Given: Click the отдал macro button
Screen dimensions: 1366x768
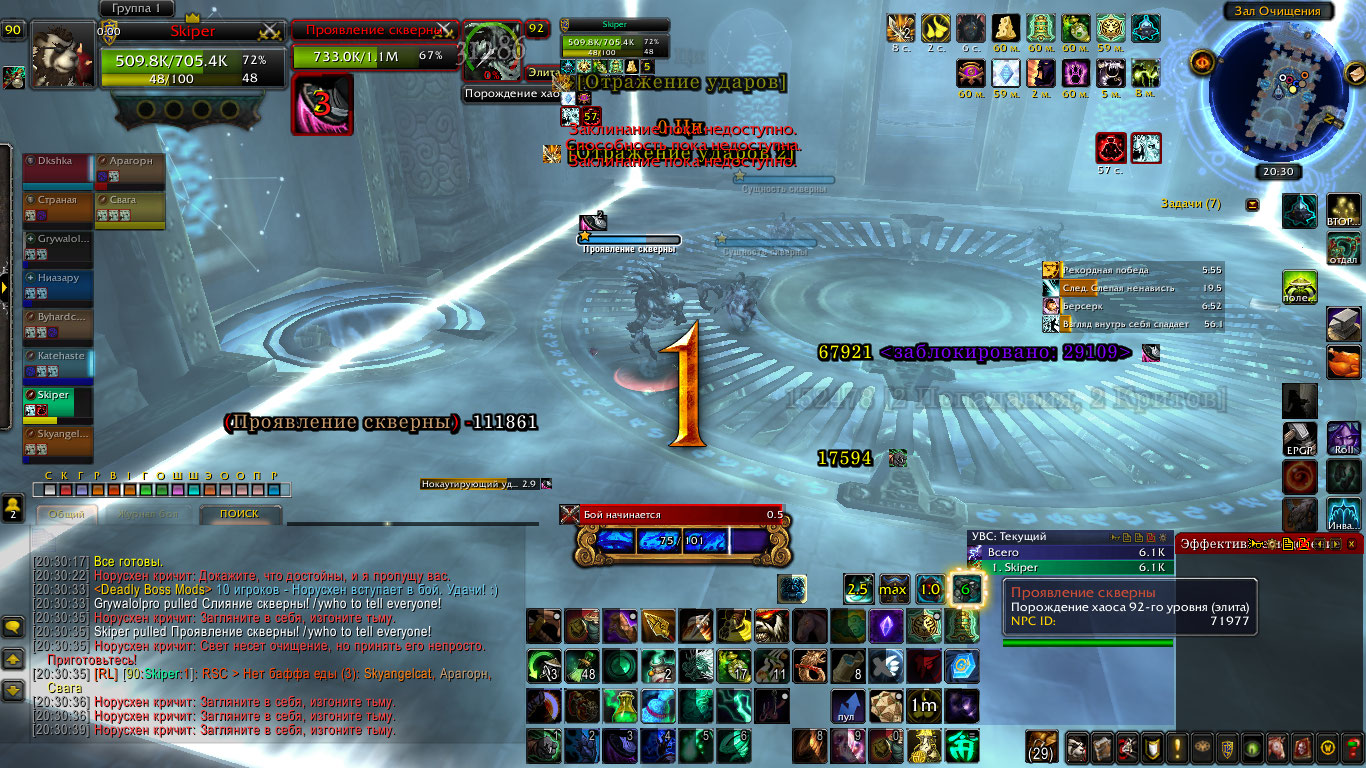Looking at the screenshot, I should point(1343,248).
